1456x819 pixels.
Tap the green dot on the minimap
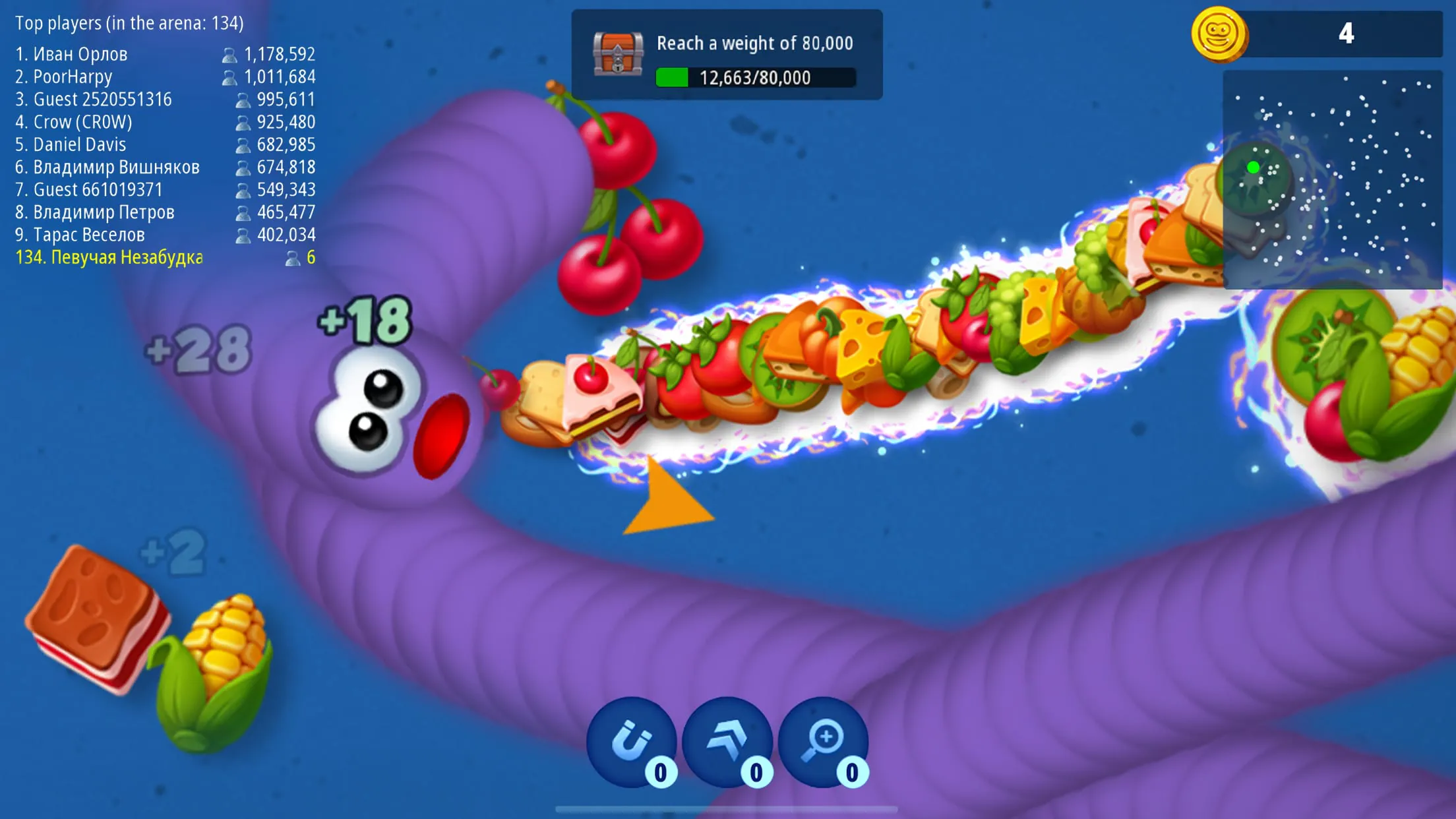[1254, 166]
